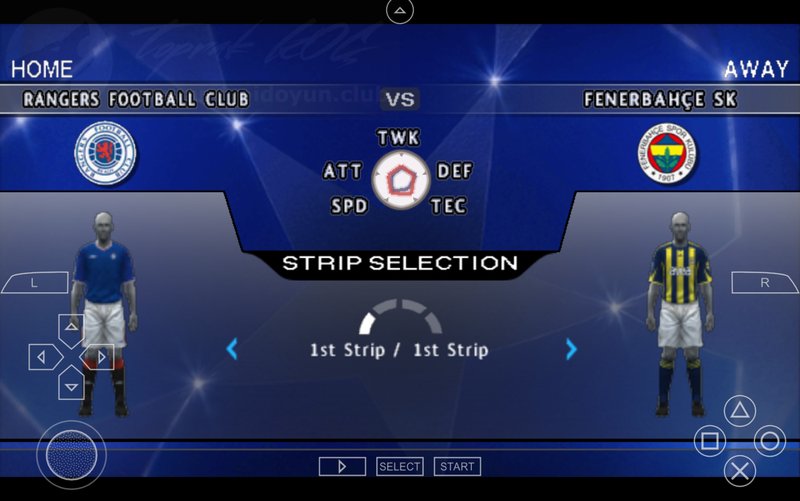
Task: Tap the on-screen START button
Action: click(x=457, y=466)
